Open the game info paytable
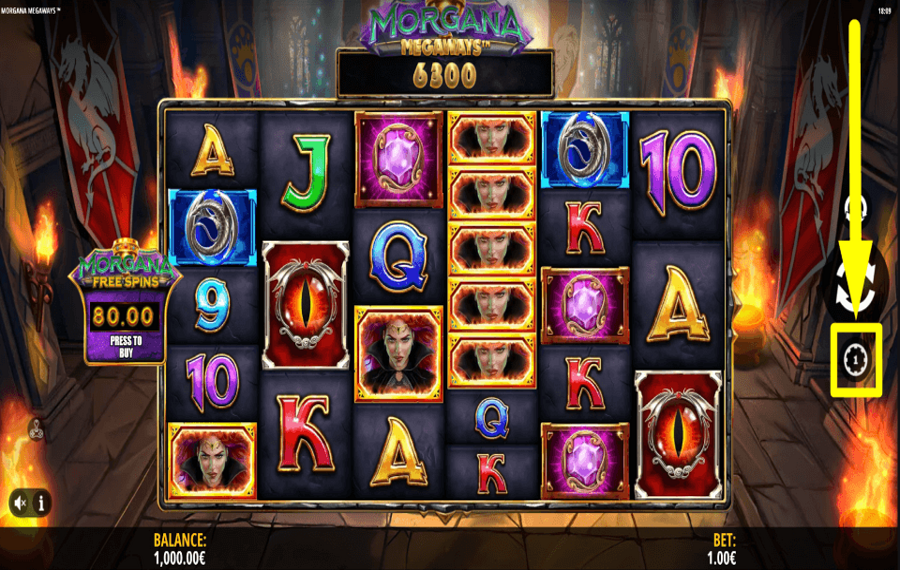The width and height of the screenshot is (900, 570). [x=41, y=501]
